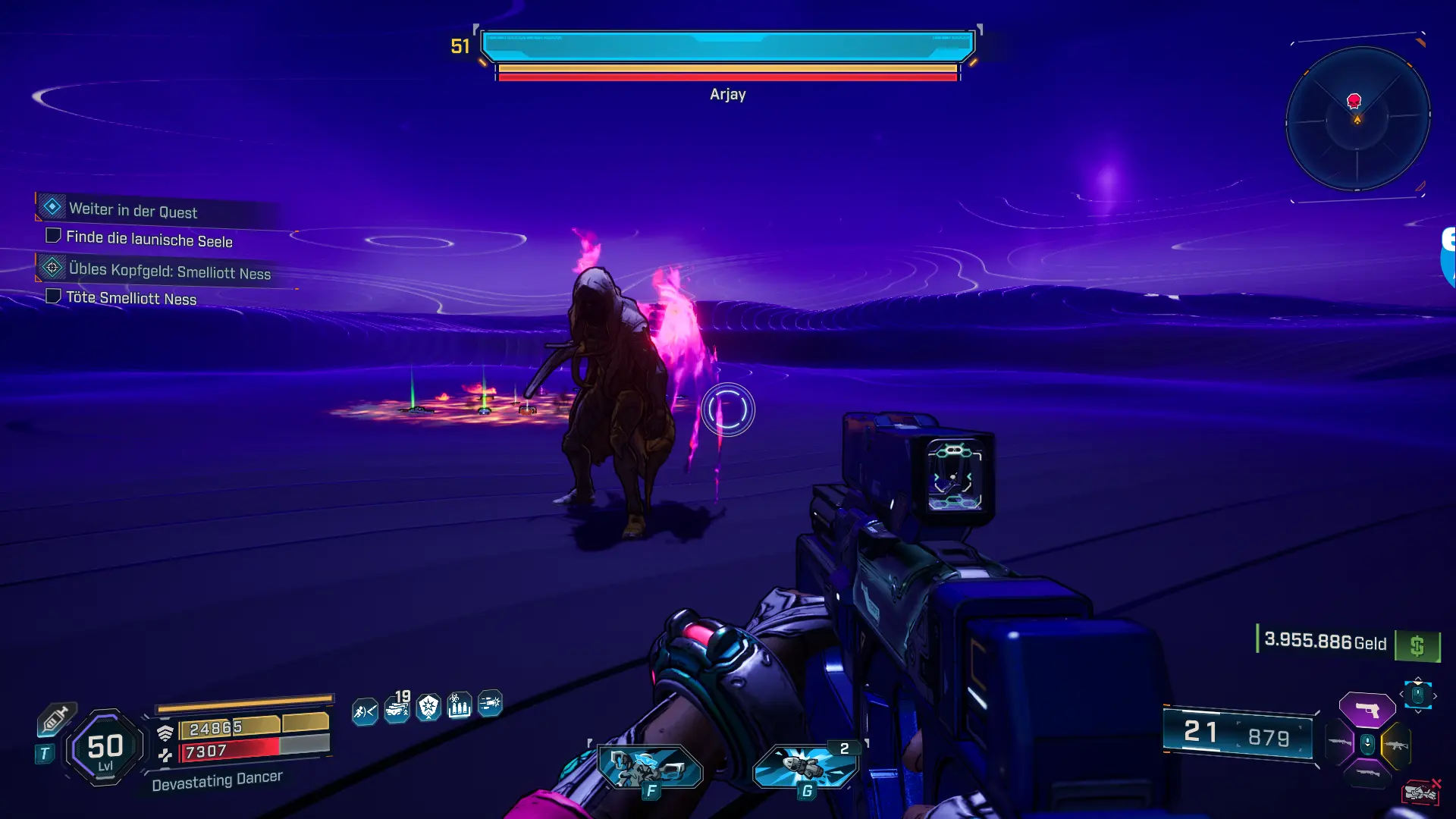Image resolution: width=1456 pixels, height=819 pixels.
Task: Open the circular minimap radar
Action: 1357,118
